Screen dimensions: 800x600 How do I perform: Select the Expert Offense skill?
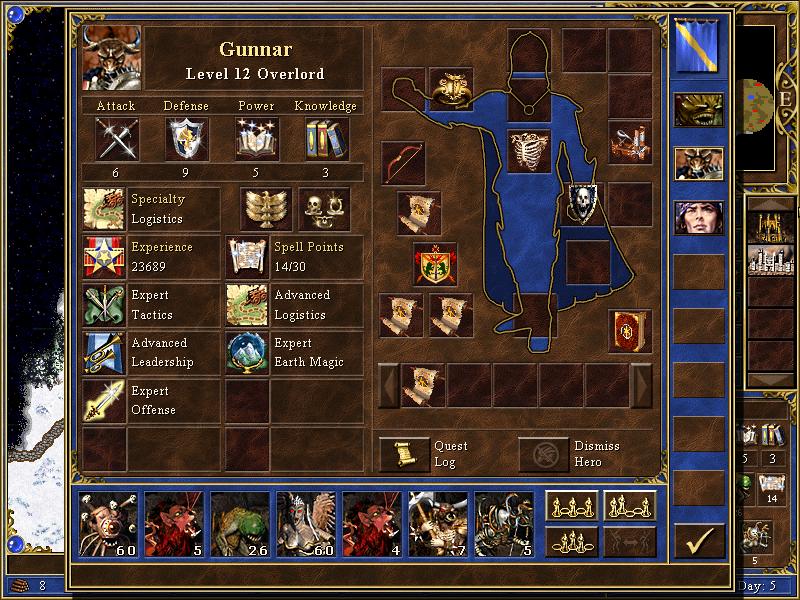pyautogui.click(x=105, y=401)
